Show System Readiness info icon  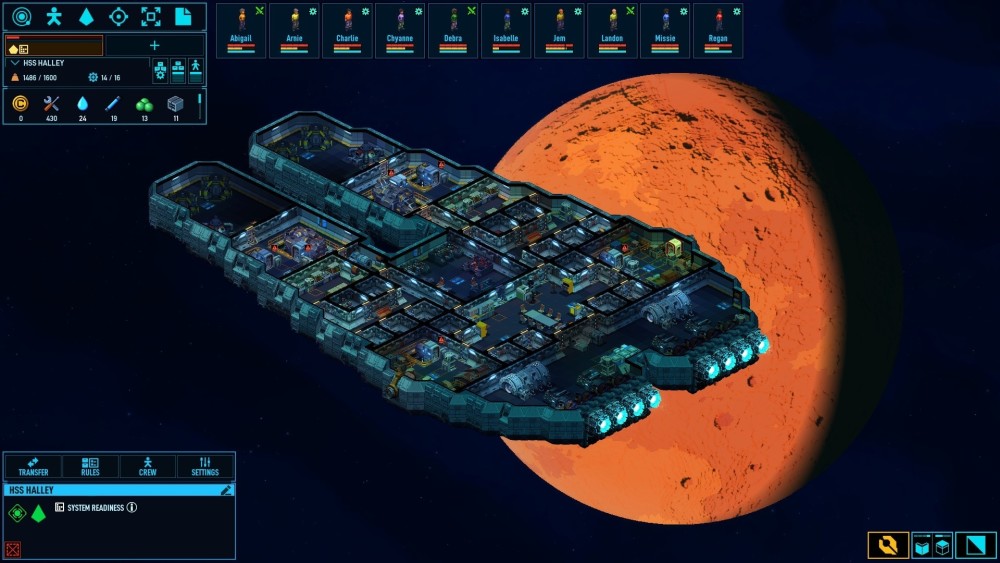[x=132, y=507]
